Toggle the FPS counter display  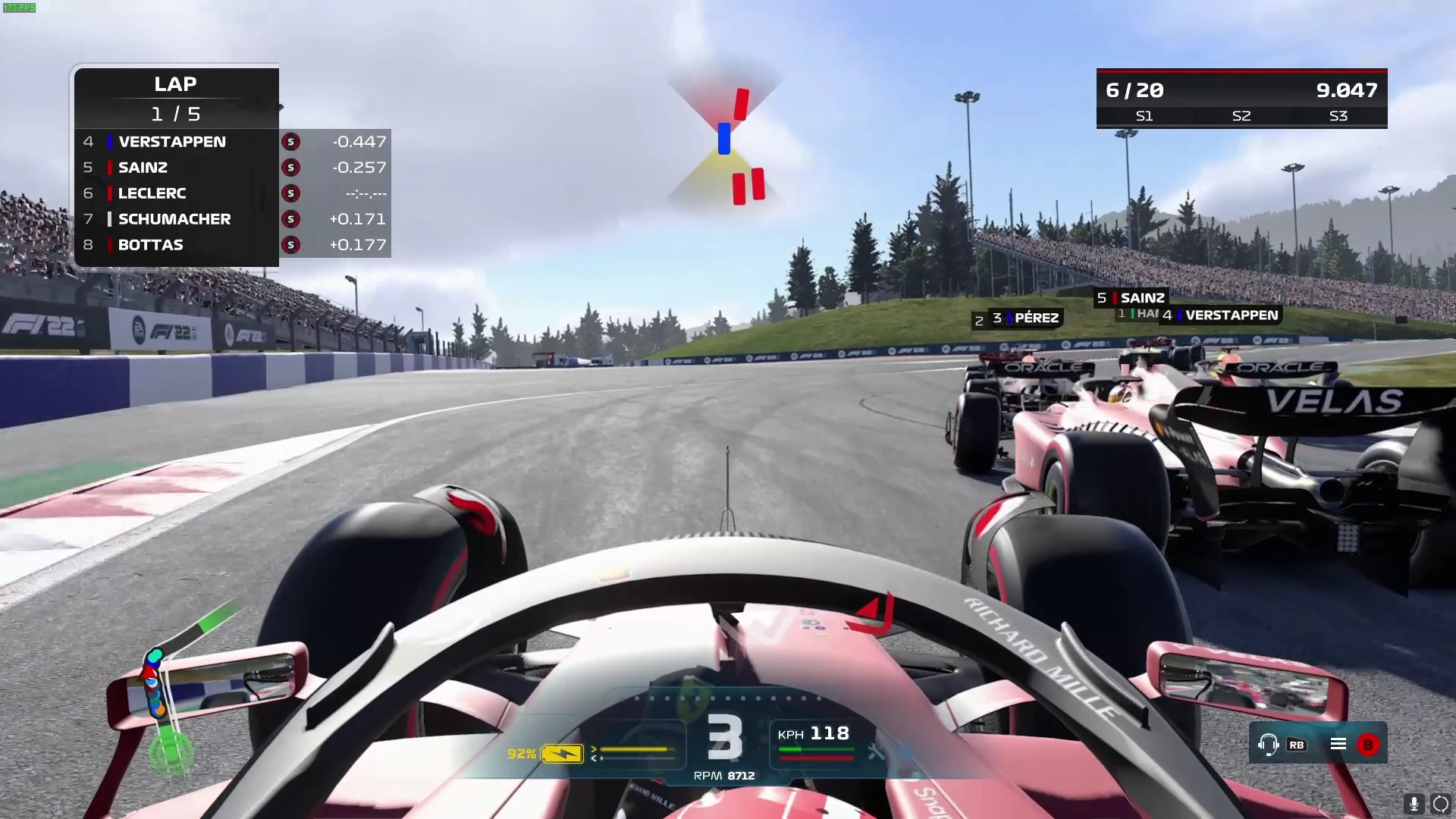(19, 8)
